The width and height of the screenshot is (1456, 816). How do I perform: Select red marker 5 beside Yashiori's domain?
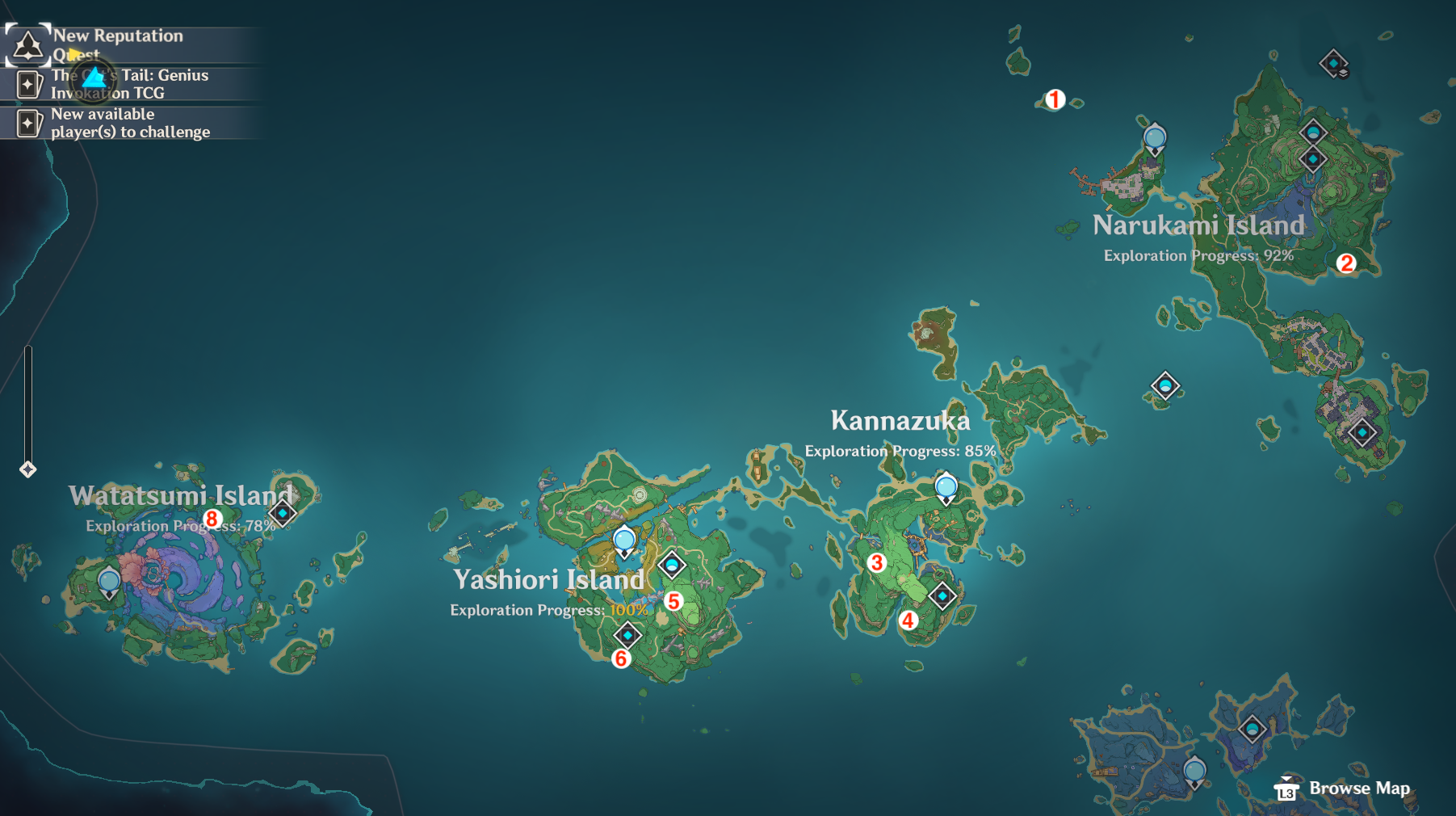(674, 601)
